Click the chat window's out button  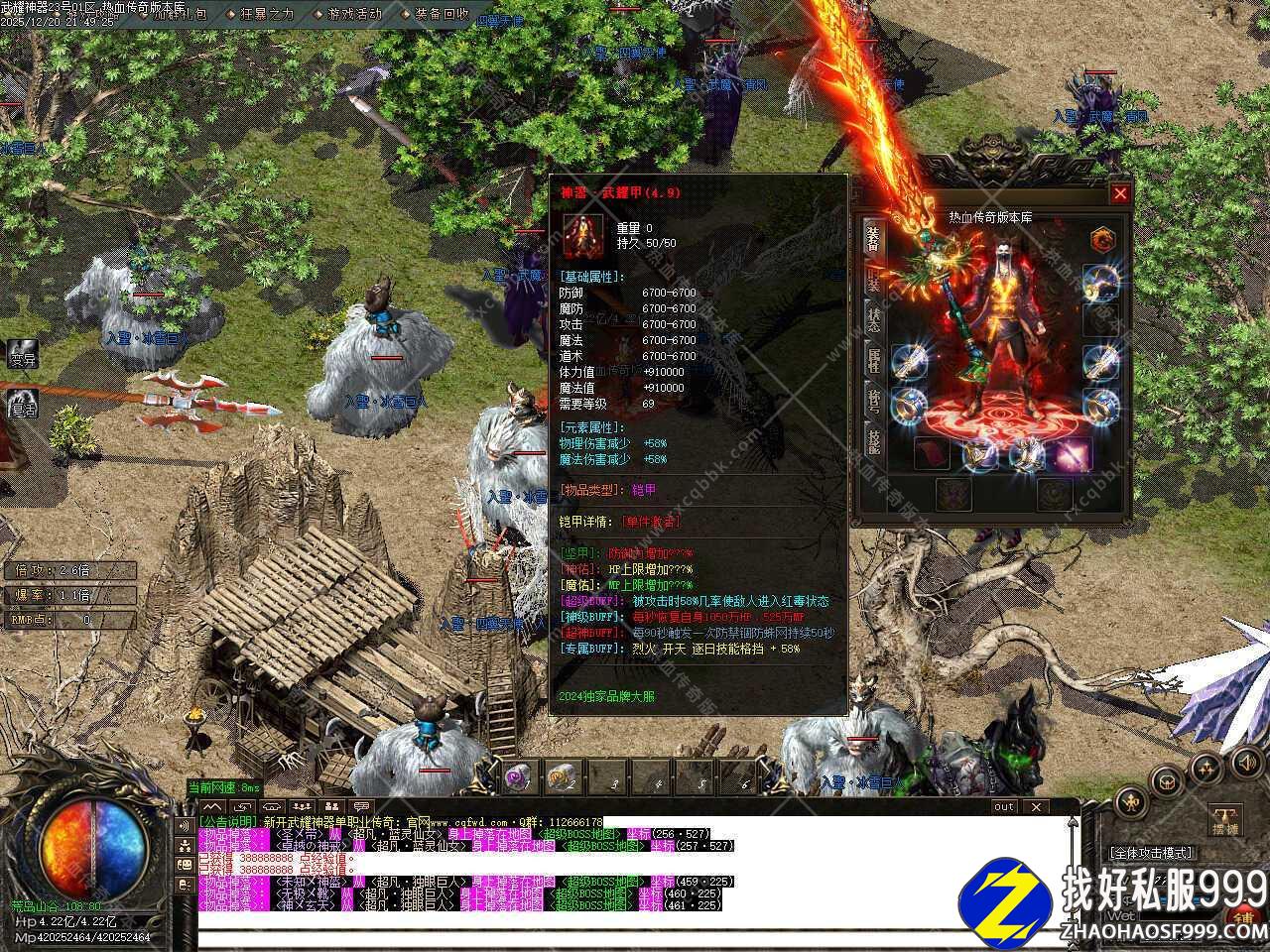pos(1004,807)
